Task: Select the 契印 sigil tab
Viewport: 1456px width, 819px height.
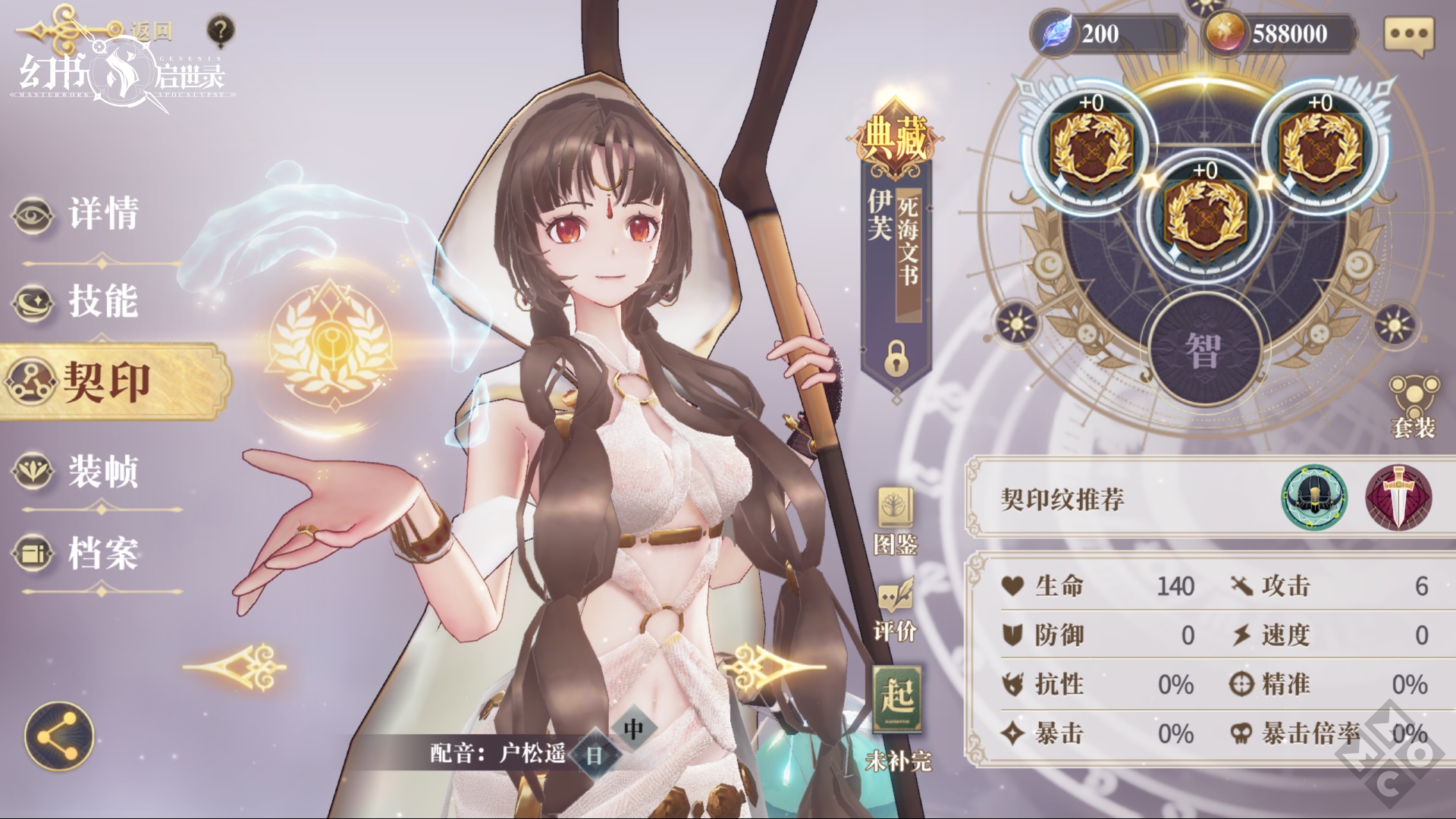Action: 106,381
